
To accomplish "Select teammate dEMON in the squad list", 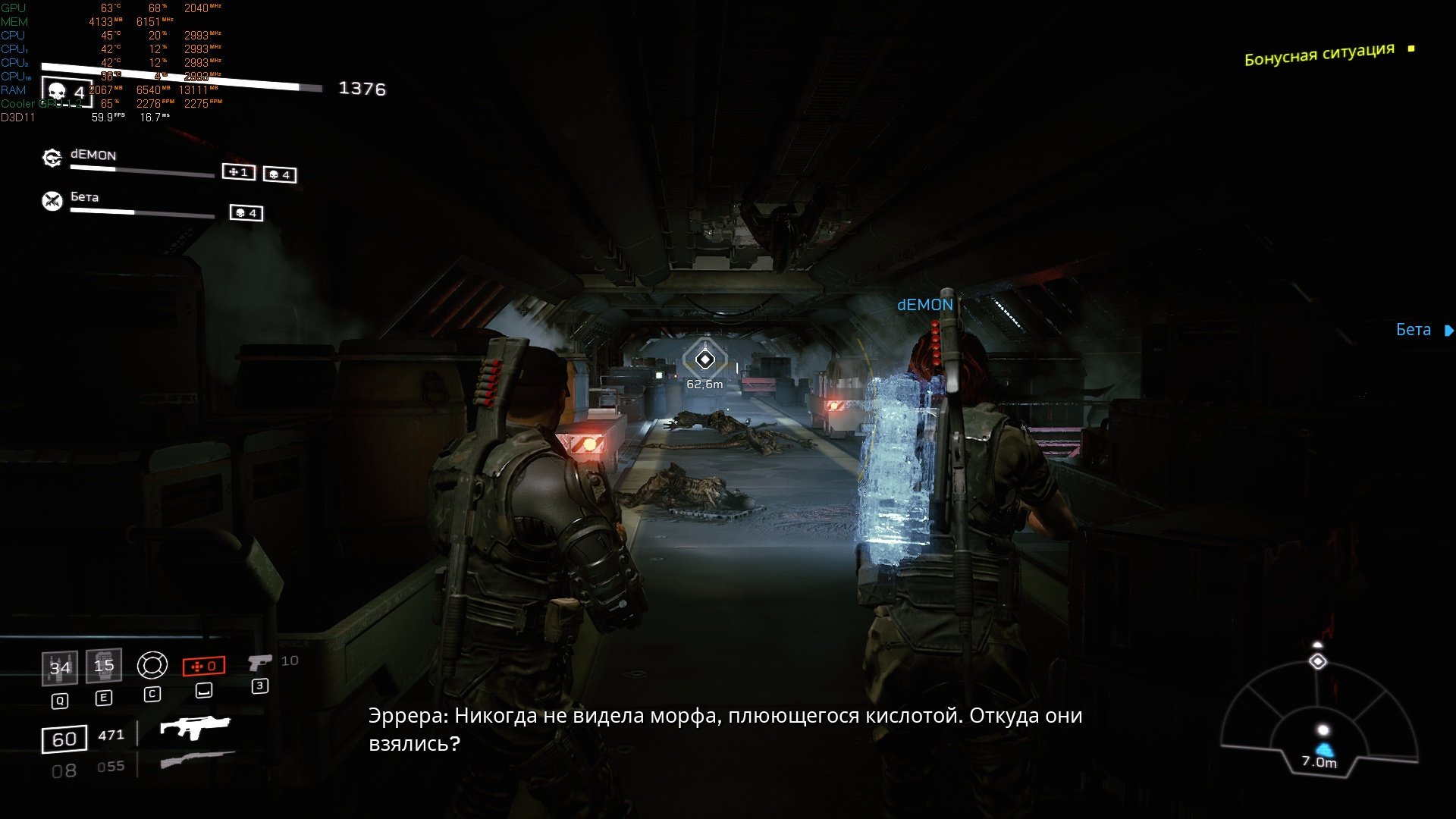I will click(x=93, y=155).
